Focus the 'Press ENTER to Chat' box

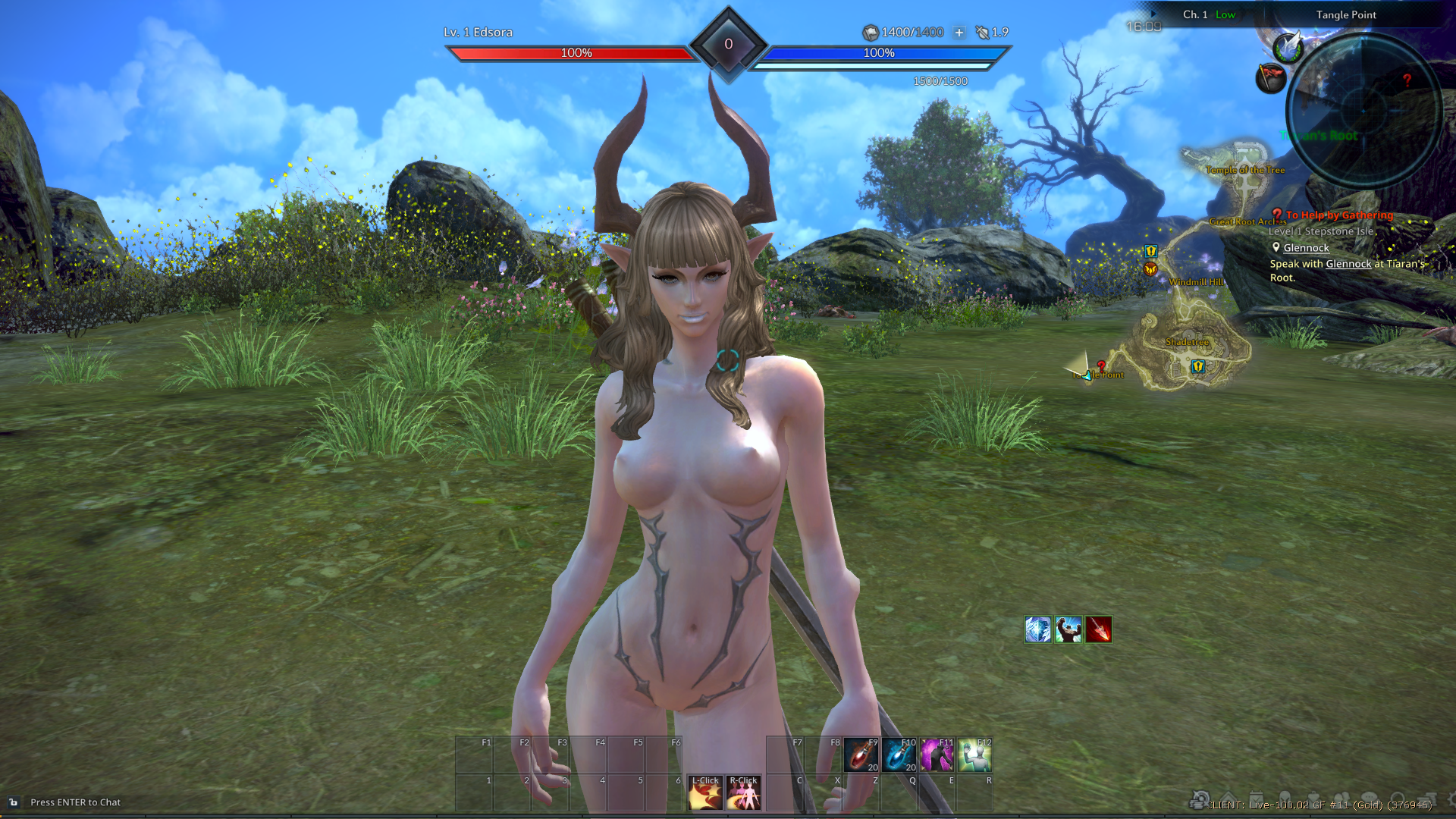[75, 802]
